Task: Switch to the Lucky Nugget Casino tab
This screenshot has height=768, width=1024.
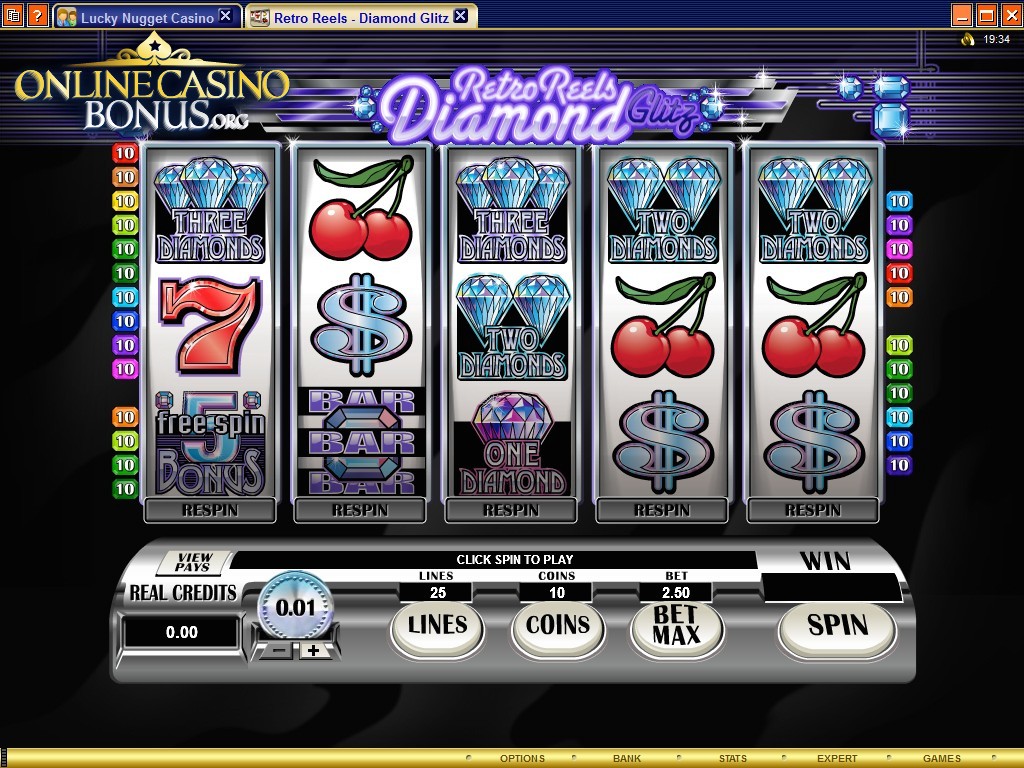Action: pyautogui.click(x=146, y=17)
